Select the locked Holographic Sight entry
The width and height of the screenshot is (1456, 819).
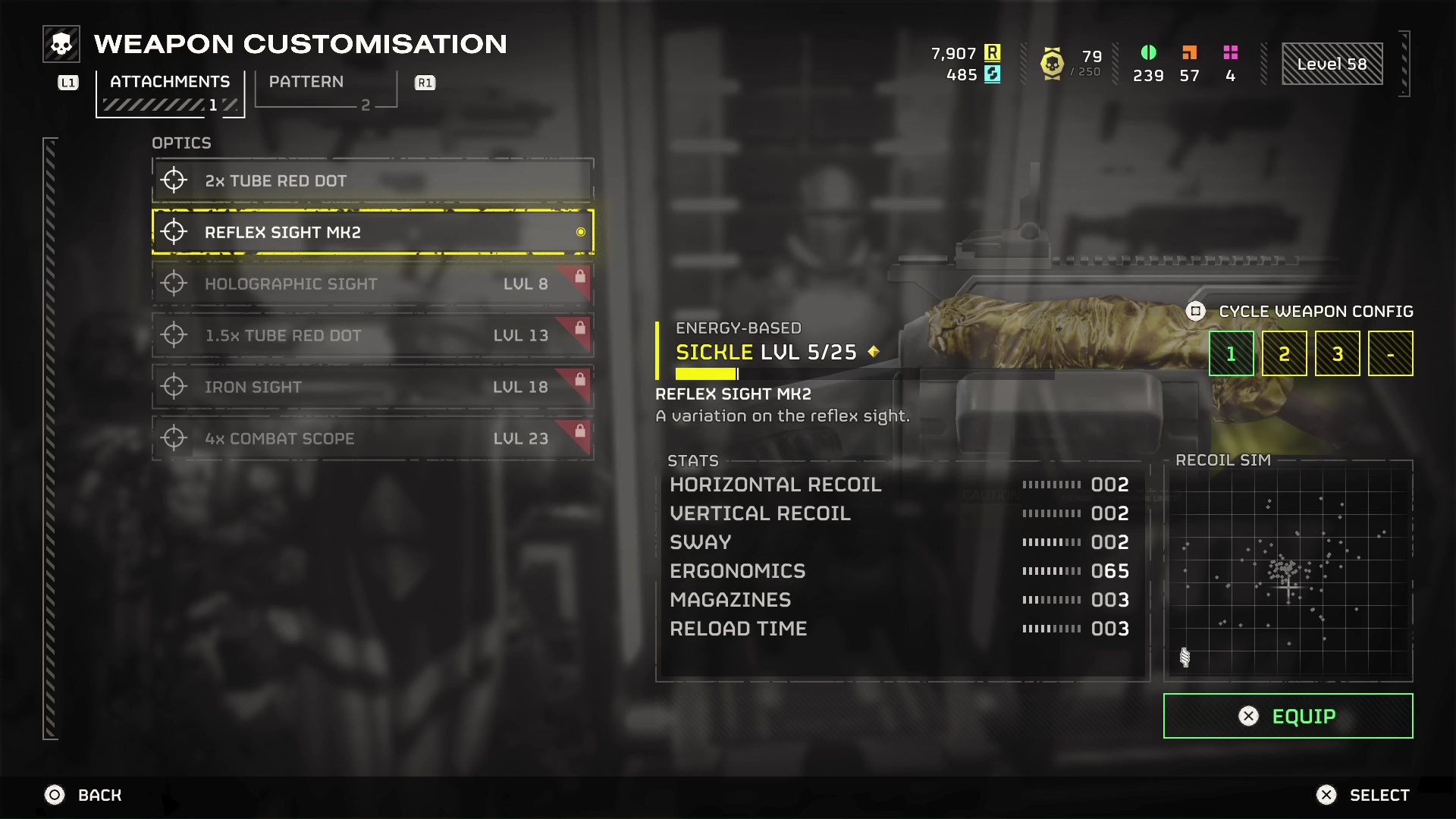click(372, 284)
